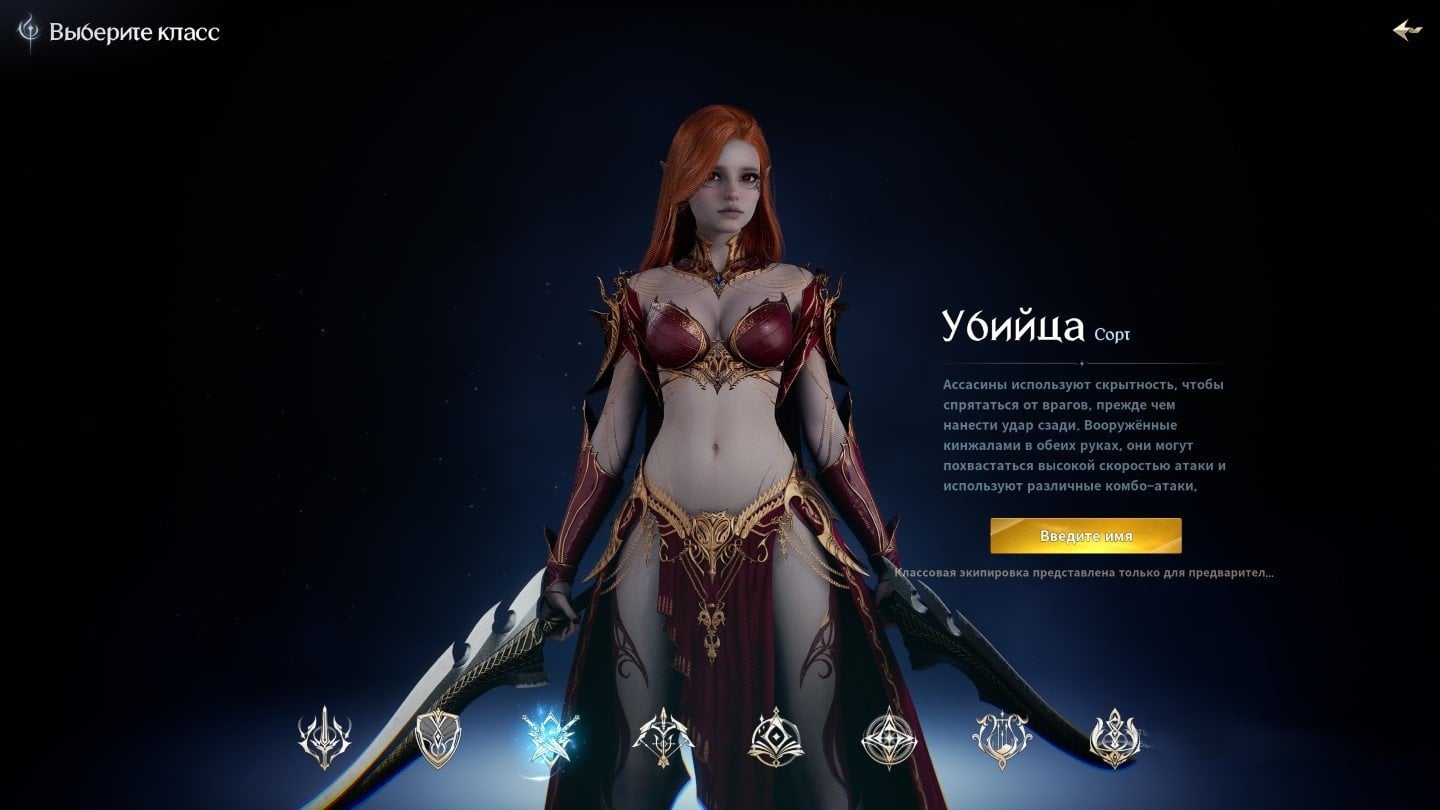1440x810 pixels.
Task: Go back using the top-right arrow
Action: click(x=1407, y=30)
